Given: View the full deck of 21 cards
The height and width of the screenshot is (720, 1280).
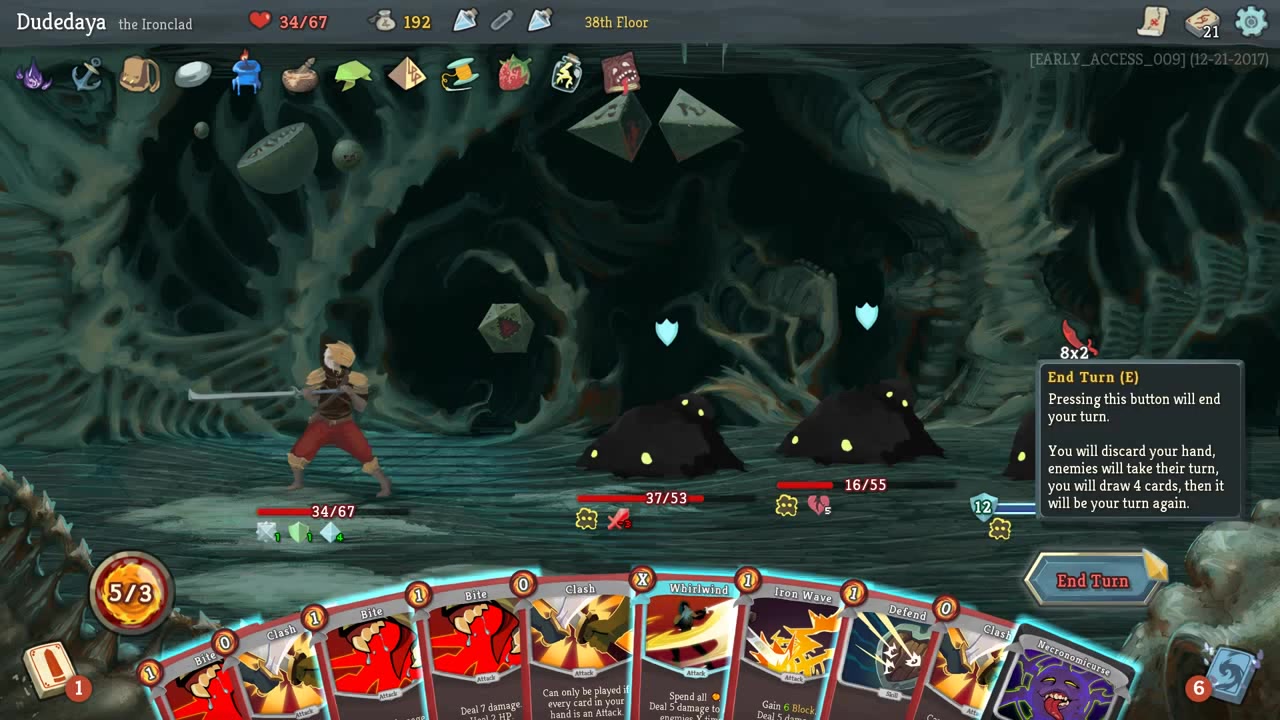Looking at the screenshot, I should pyautogui.click(x=1202, y=21).
